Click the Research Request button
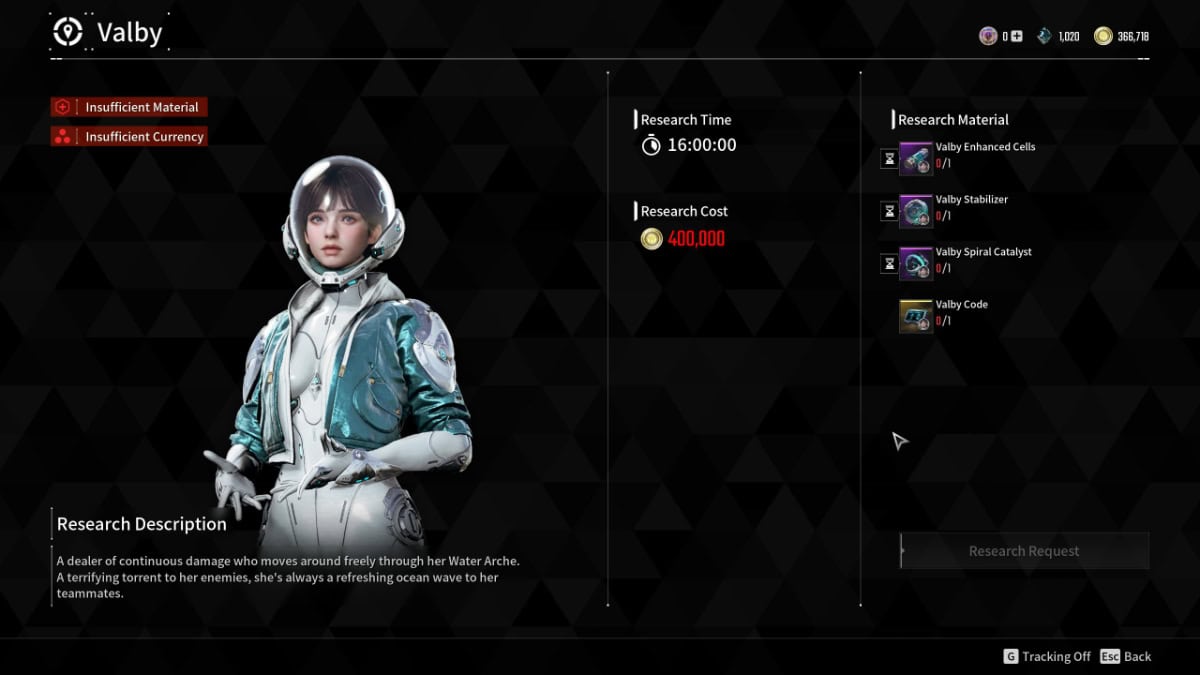Image resolution: width=1200 pixels, height=675 pixels. click(x=1024, y=551)
